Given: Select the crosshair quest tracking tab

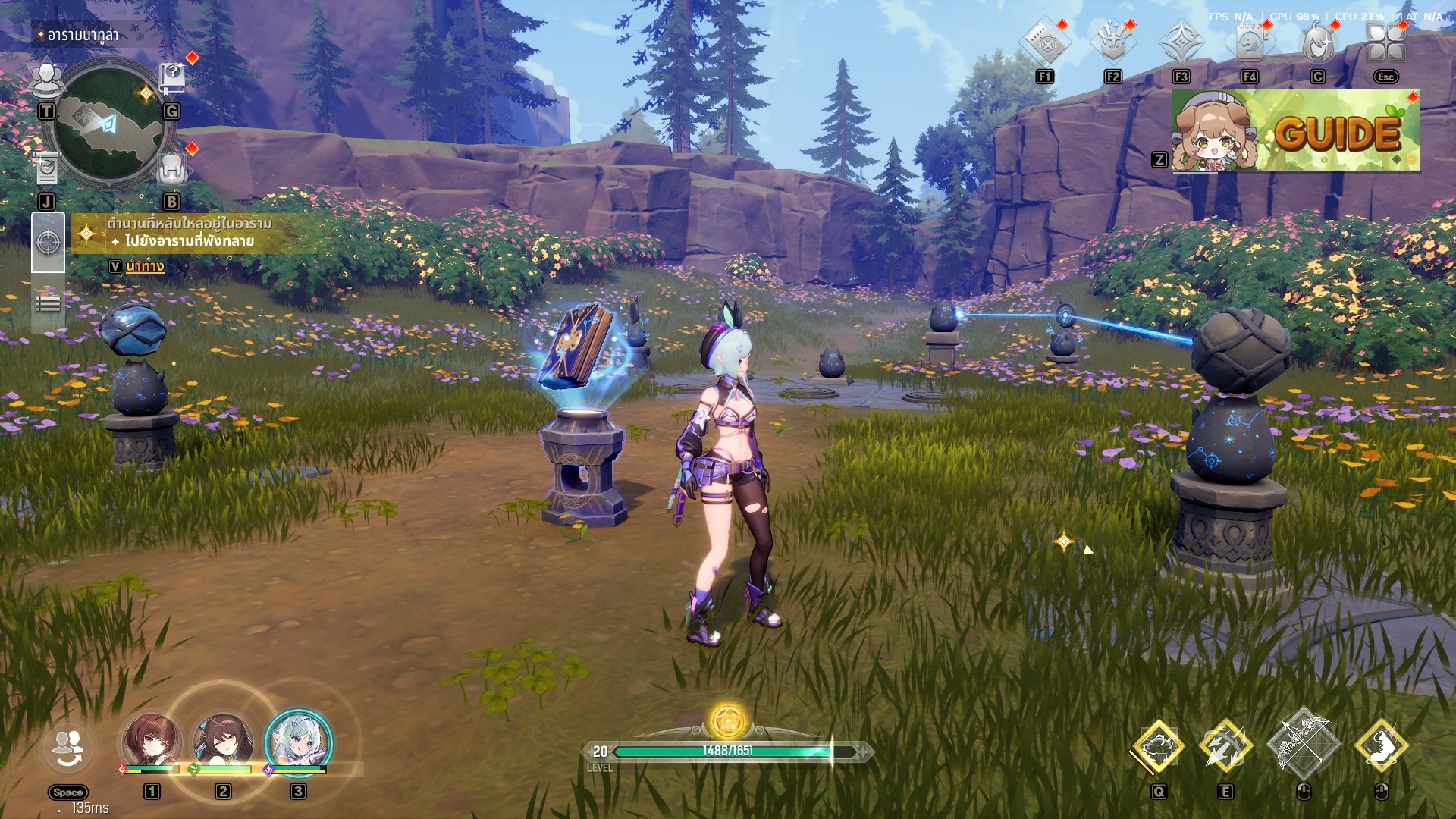Looking at the screenshot, I should (x=48, y=243).
